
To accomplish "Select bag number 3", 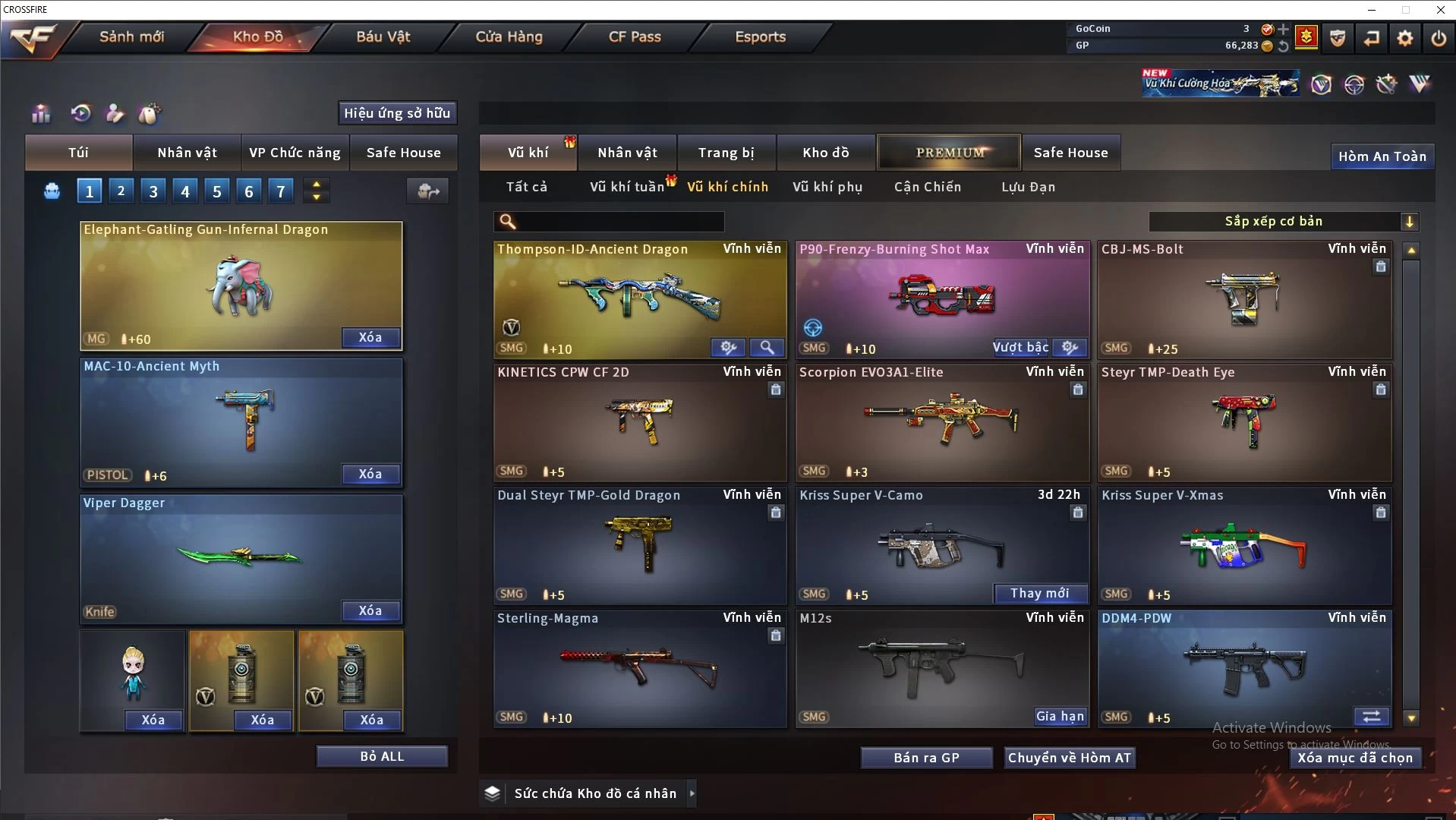I will point(153,191).
